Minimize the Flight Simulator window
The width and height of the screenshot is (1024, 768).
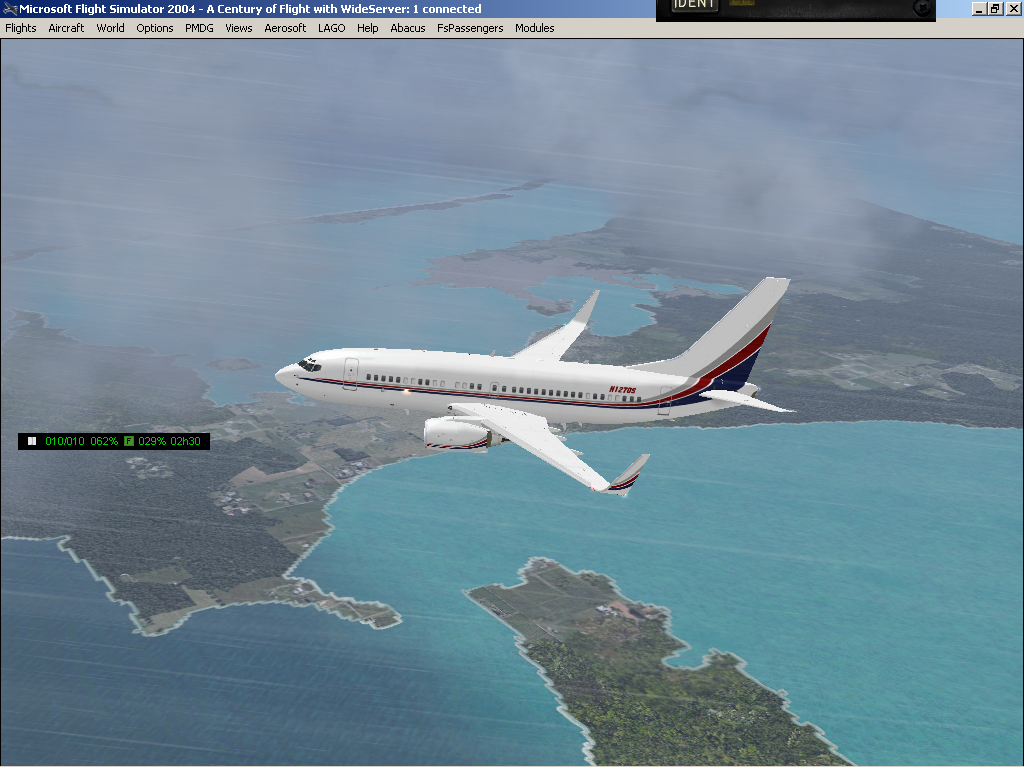[x=979, y=9]
